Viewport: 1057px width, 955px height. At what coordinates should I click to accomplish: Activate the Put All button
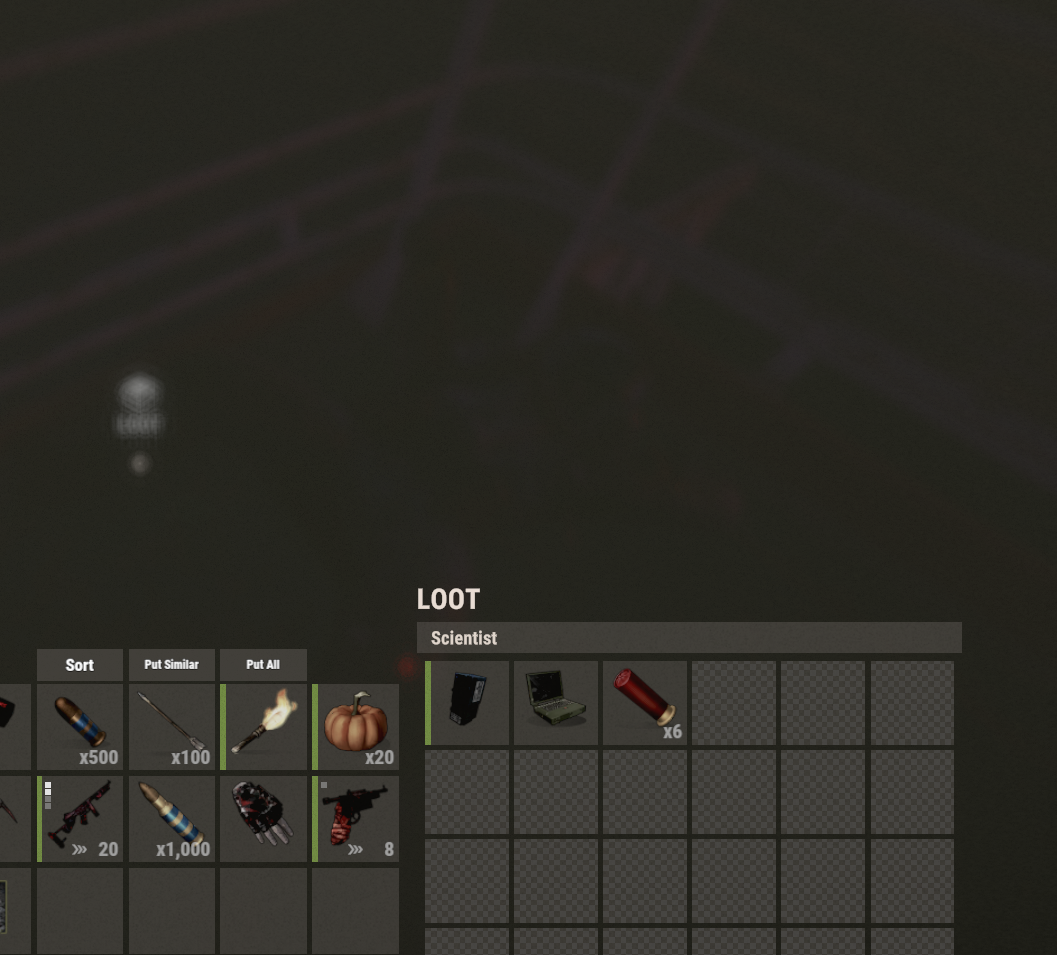point(263,665)
